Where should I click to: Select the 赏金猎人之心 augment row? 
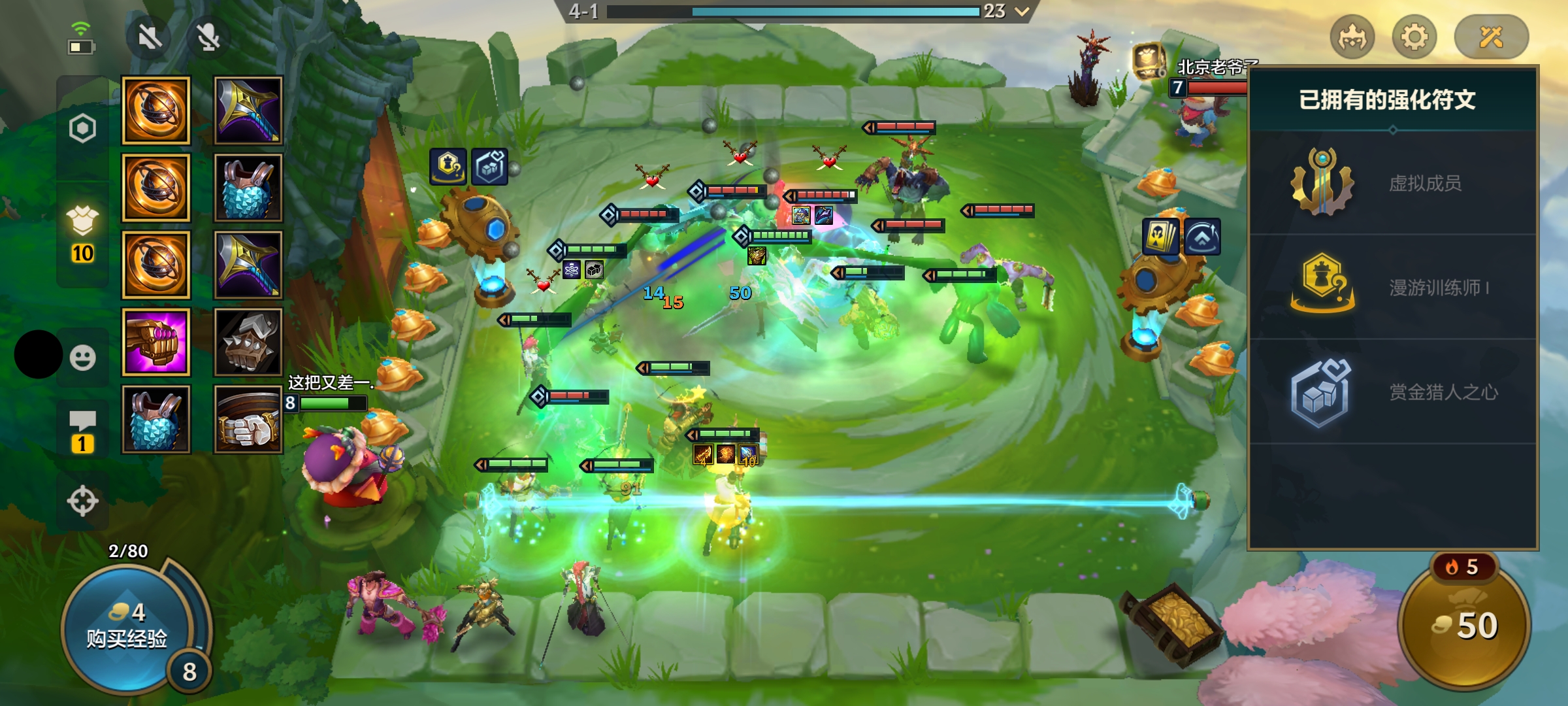pos(1393,392)
